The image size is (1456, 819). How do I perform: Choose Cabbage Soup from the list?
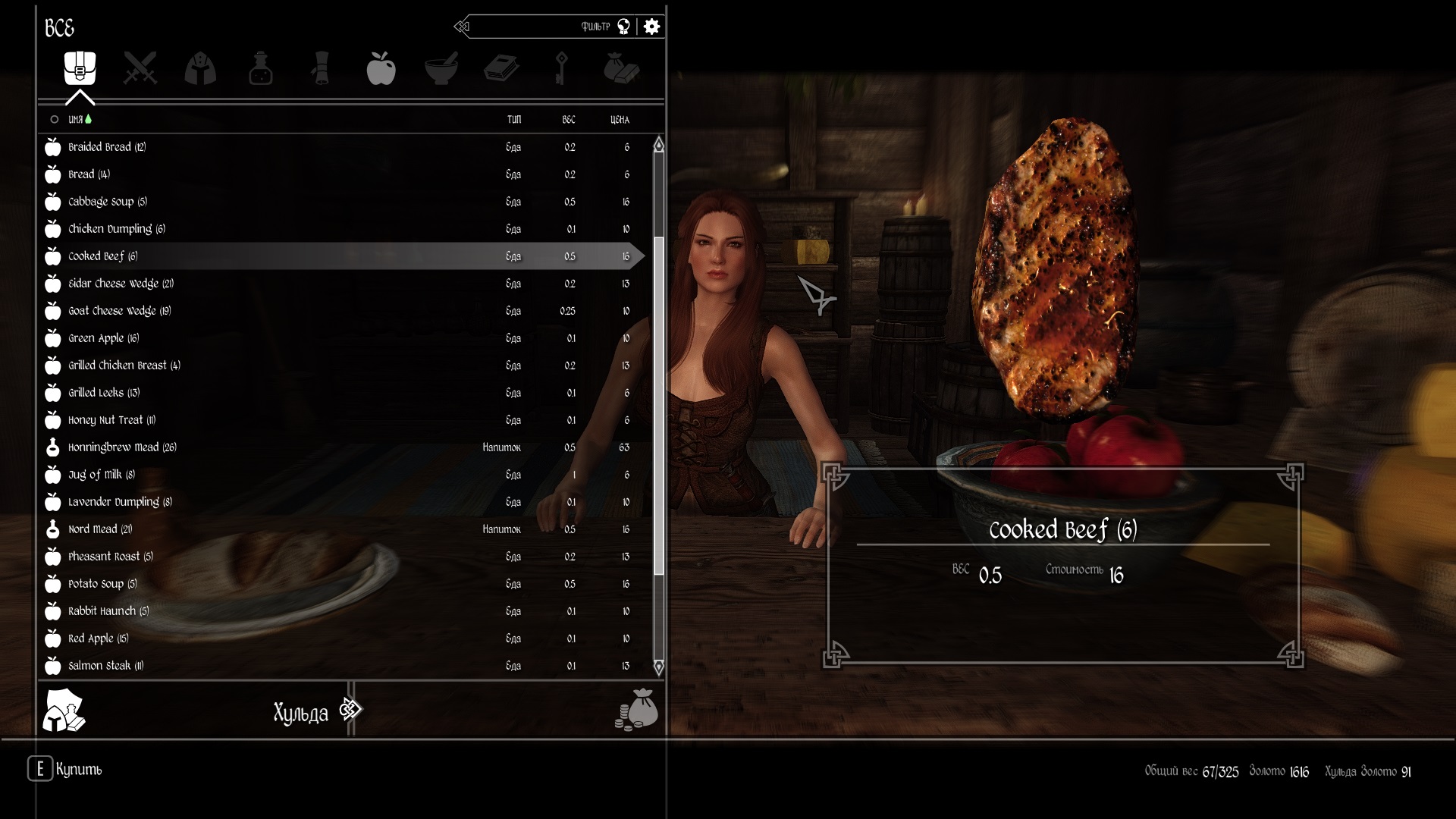(107, 202)
